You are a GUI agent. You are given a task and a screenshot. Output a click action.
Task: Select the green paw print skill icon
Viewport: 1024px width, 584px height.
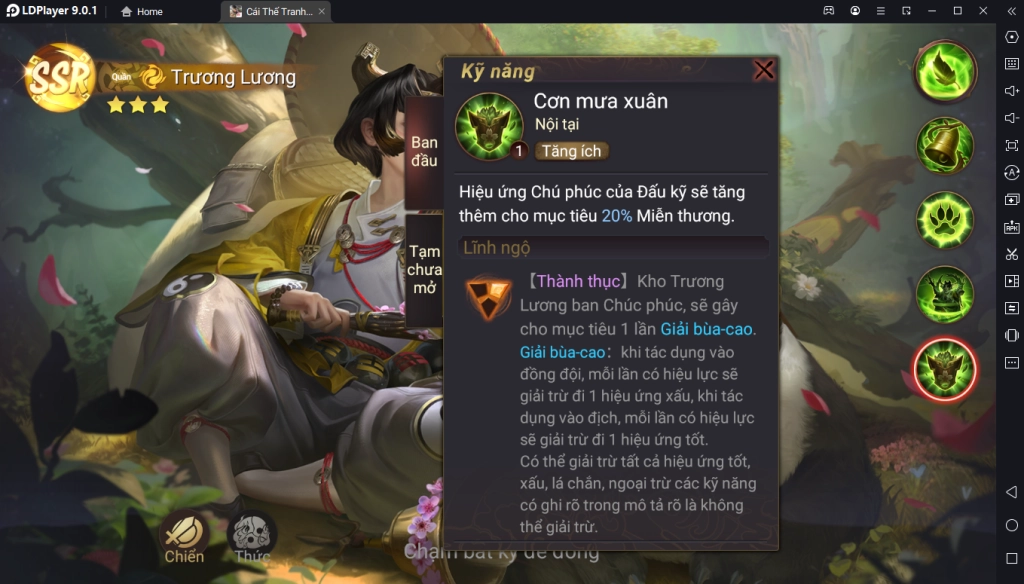pyautogui.click(x=945, y=220)
